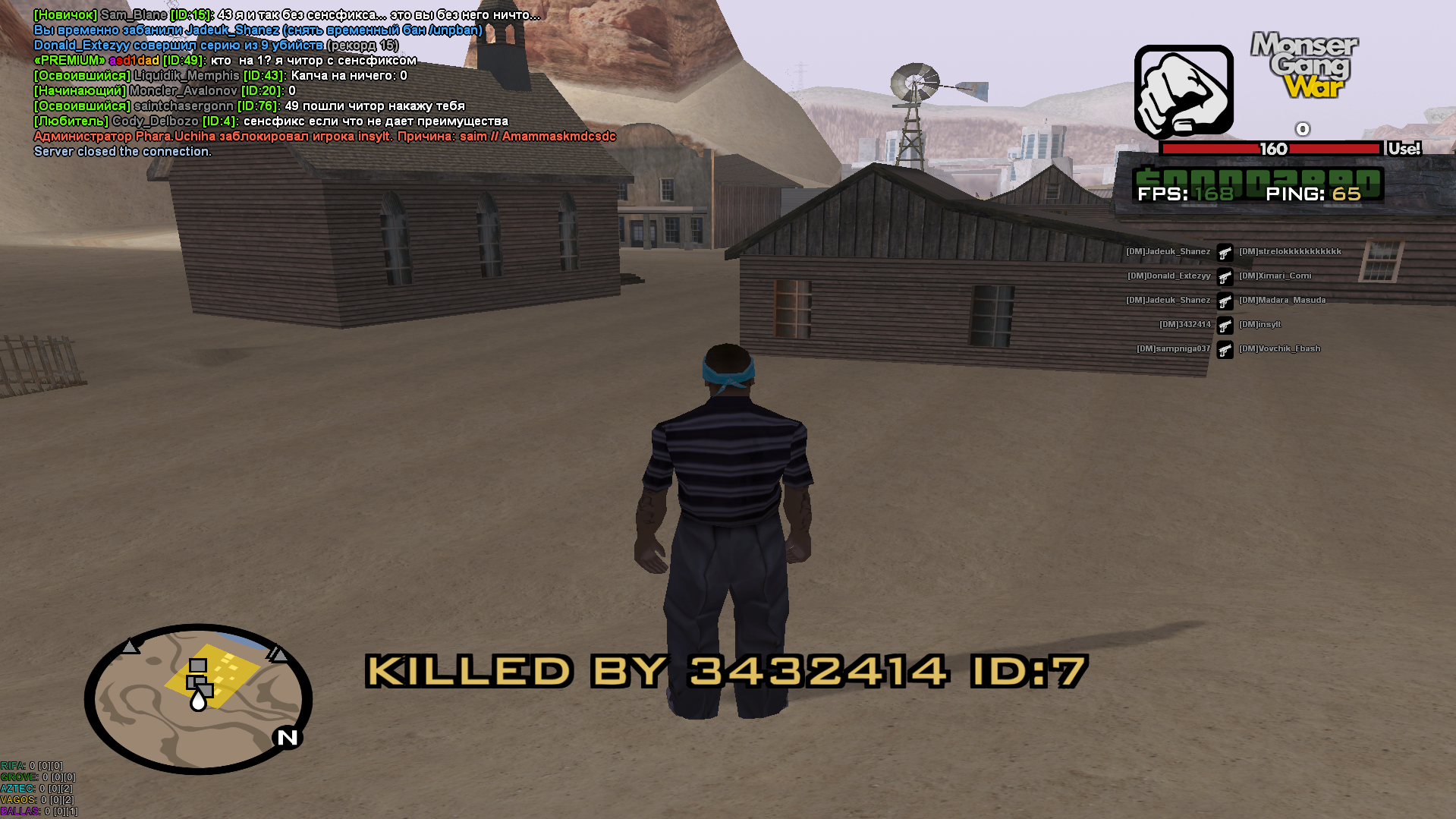
Task: Toggle the ammo counter showing 0
Action: point(1303,129)
